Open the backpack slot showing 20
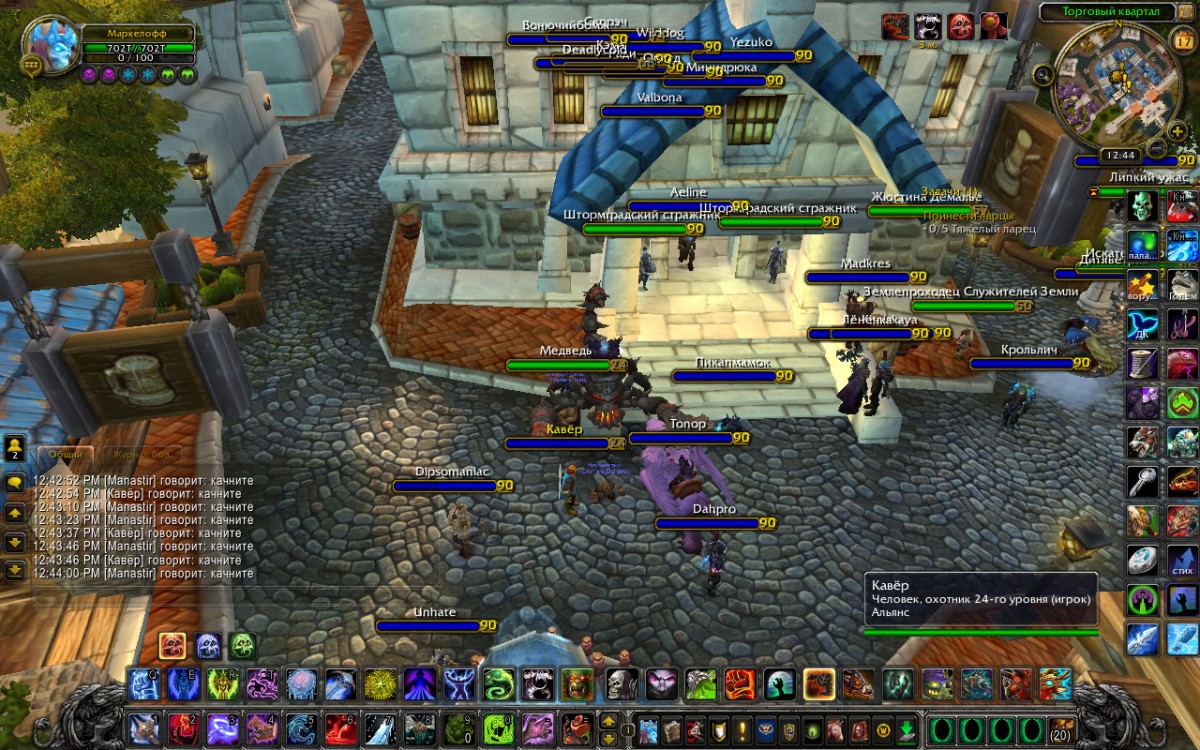Screen dimensions: 1200x750 tap(1059, 727)
